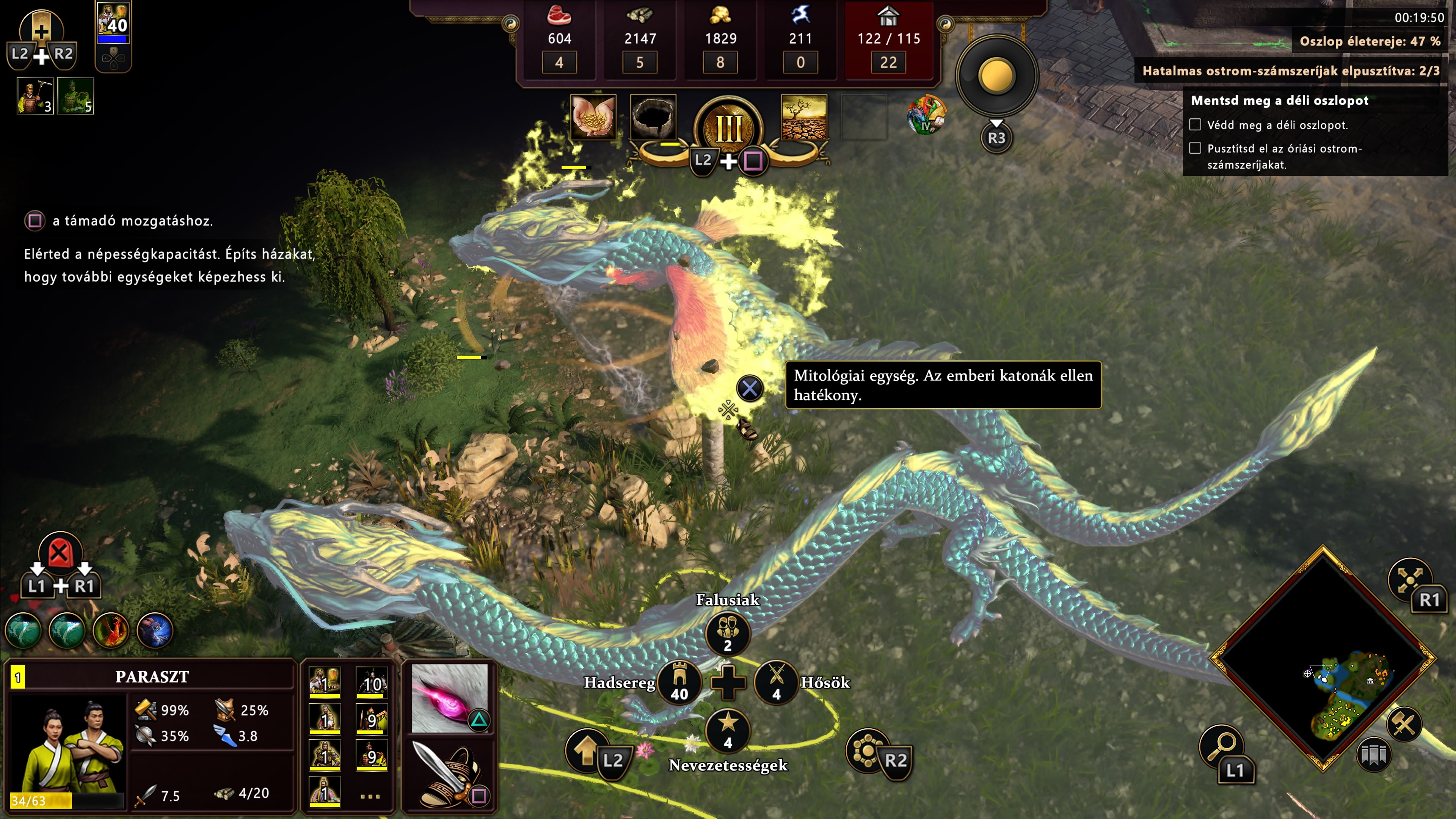Click the banner flags icon below the minimap
Screen dimensions: 1456x819
[x=1373, y=755]
